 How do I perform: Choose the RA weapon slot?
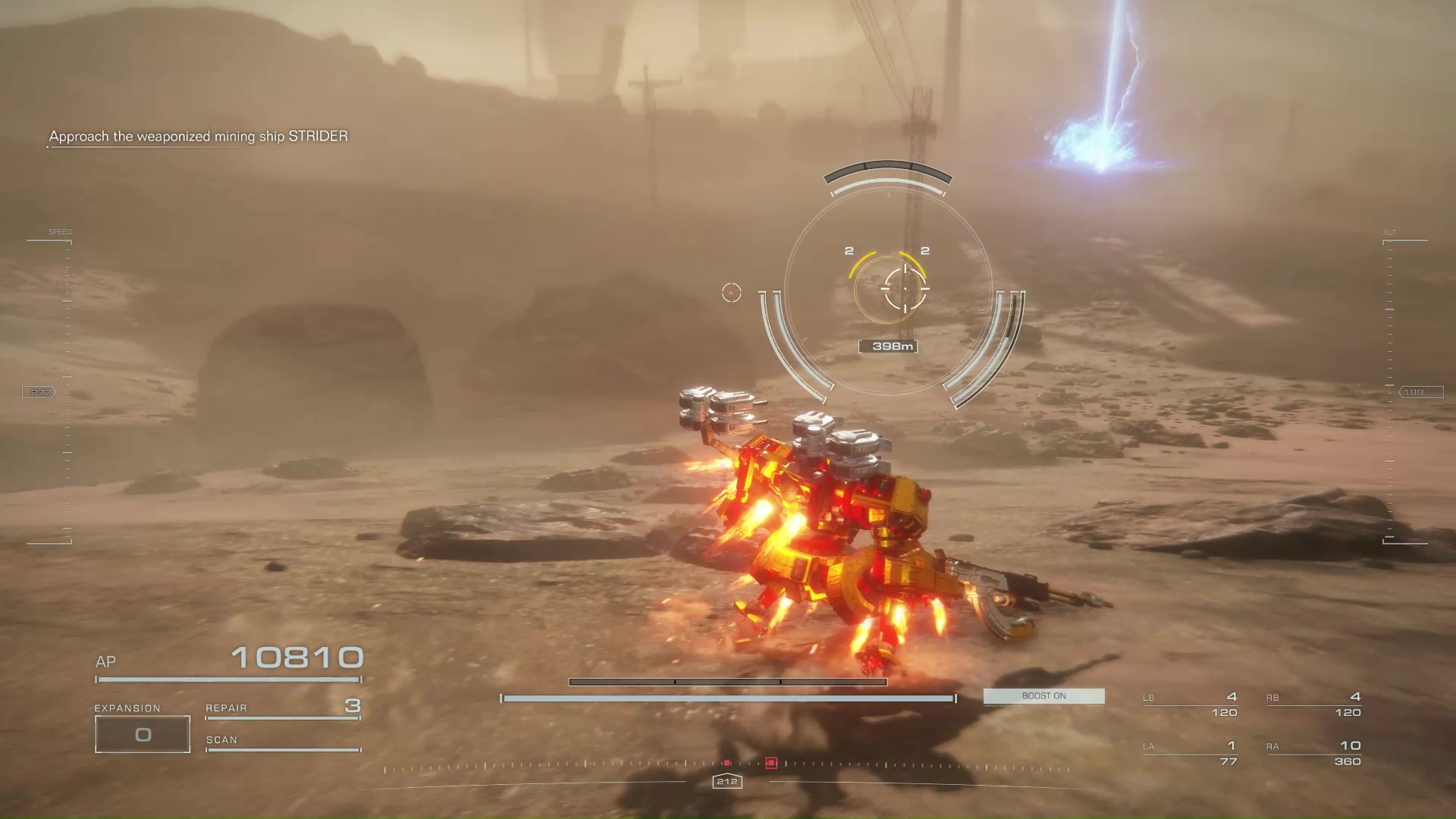(x=1313, y=753)
